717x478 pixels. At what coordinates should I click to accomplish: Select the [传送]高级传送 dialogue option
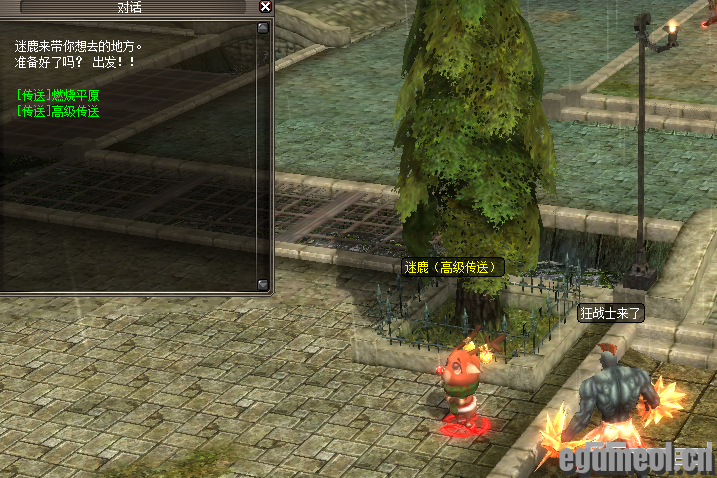pyautogui.click(x=58, y=111)
